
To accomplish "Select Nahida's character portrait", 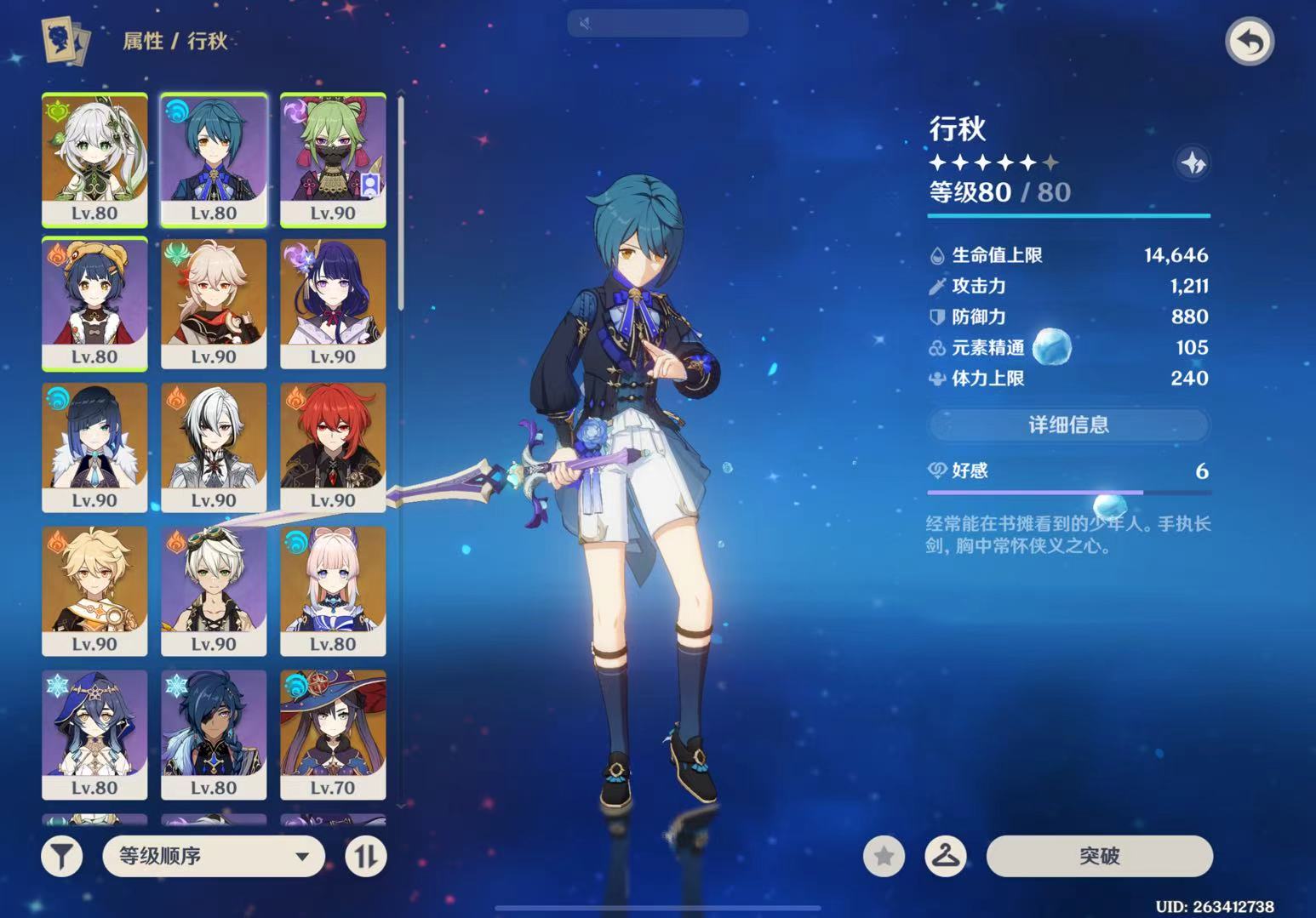I will point(94,159).
